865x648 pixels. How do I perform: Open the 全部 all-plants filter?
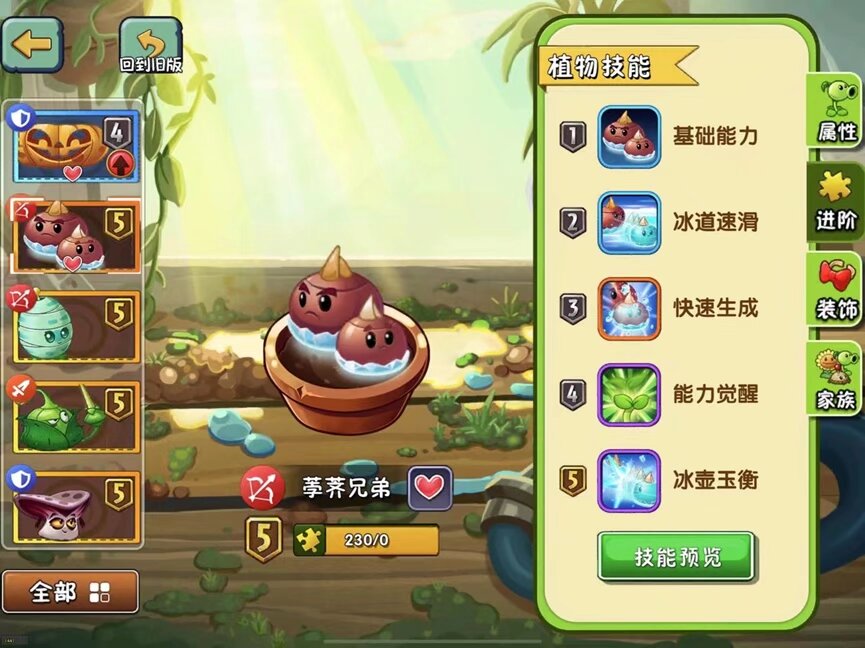[70, 592]
